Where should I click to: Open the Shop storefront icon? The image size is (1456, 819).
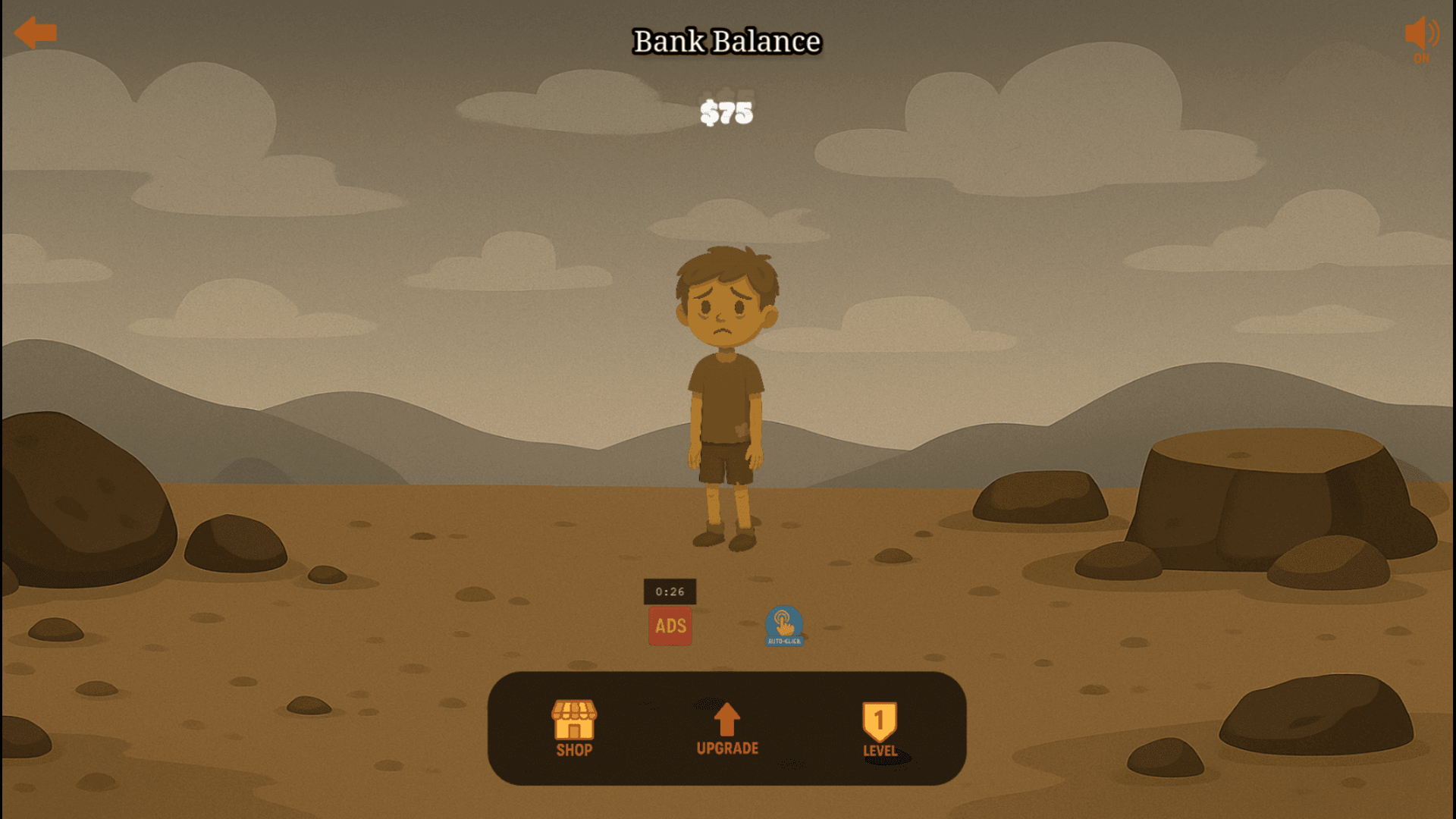(574, 718)
